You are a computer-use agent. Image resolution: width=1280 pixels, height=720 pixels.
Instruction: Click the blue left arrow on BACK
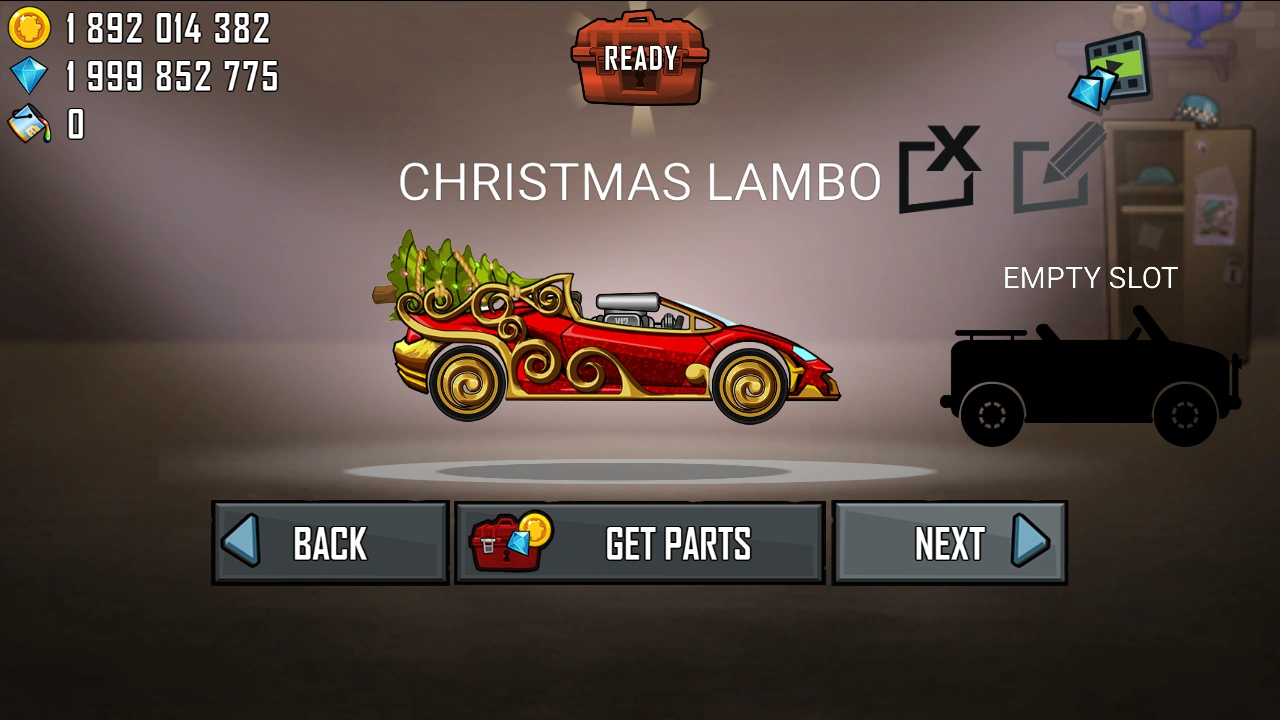[x=243, y=542]
